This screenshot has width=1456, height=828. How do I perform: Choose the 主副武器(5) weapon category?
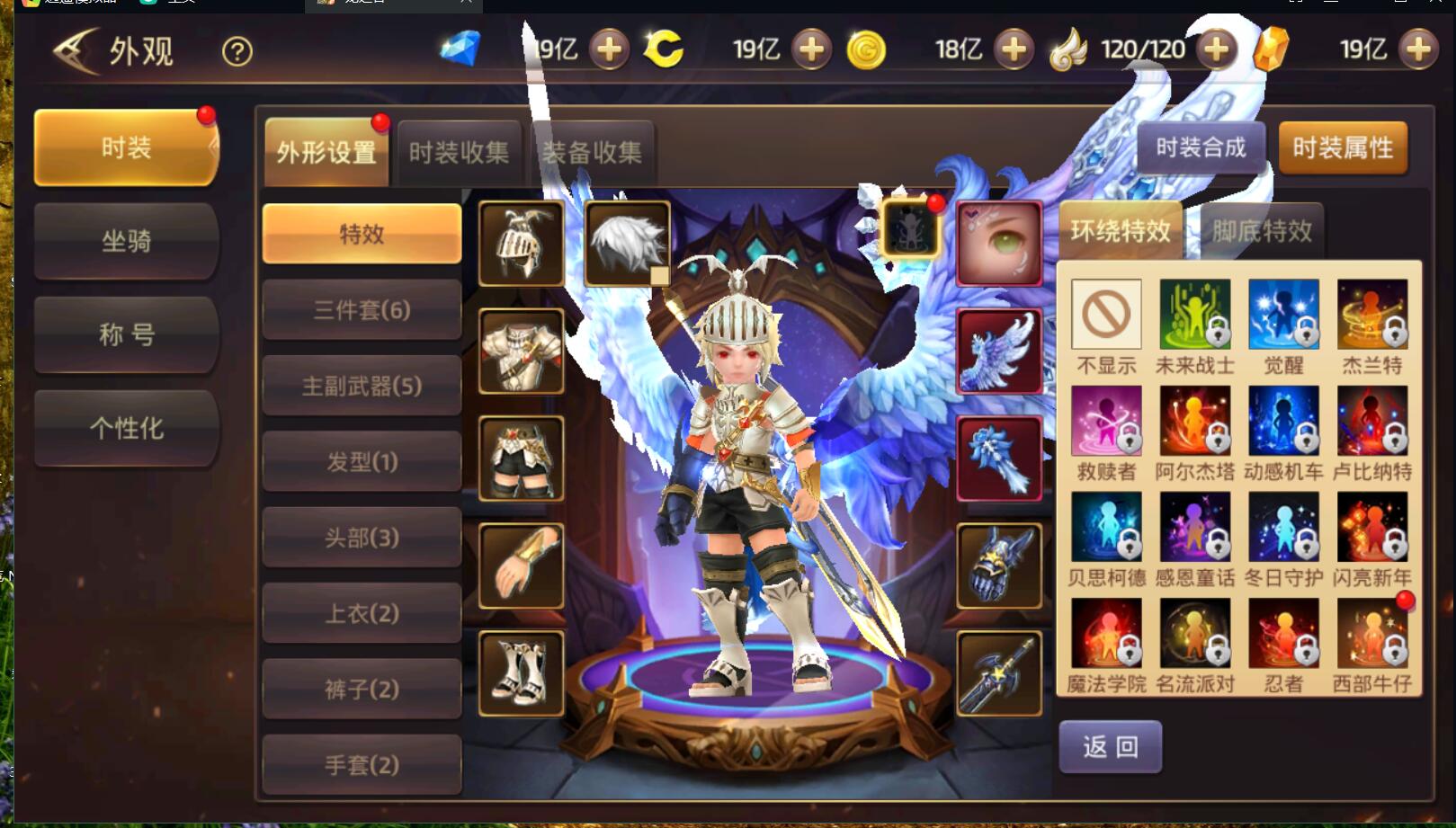[362, 387]
